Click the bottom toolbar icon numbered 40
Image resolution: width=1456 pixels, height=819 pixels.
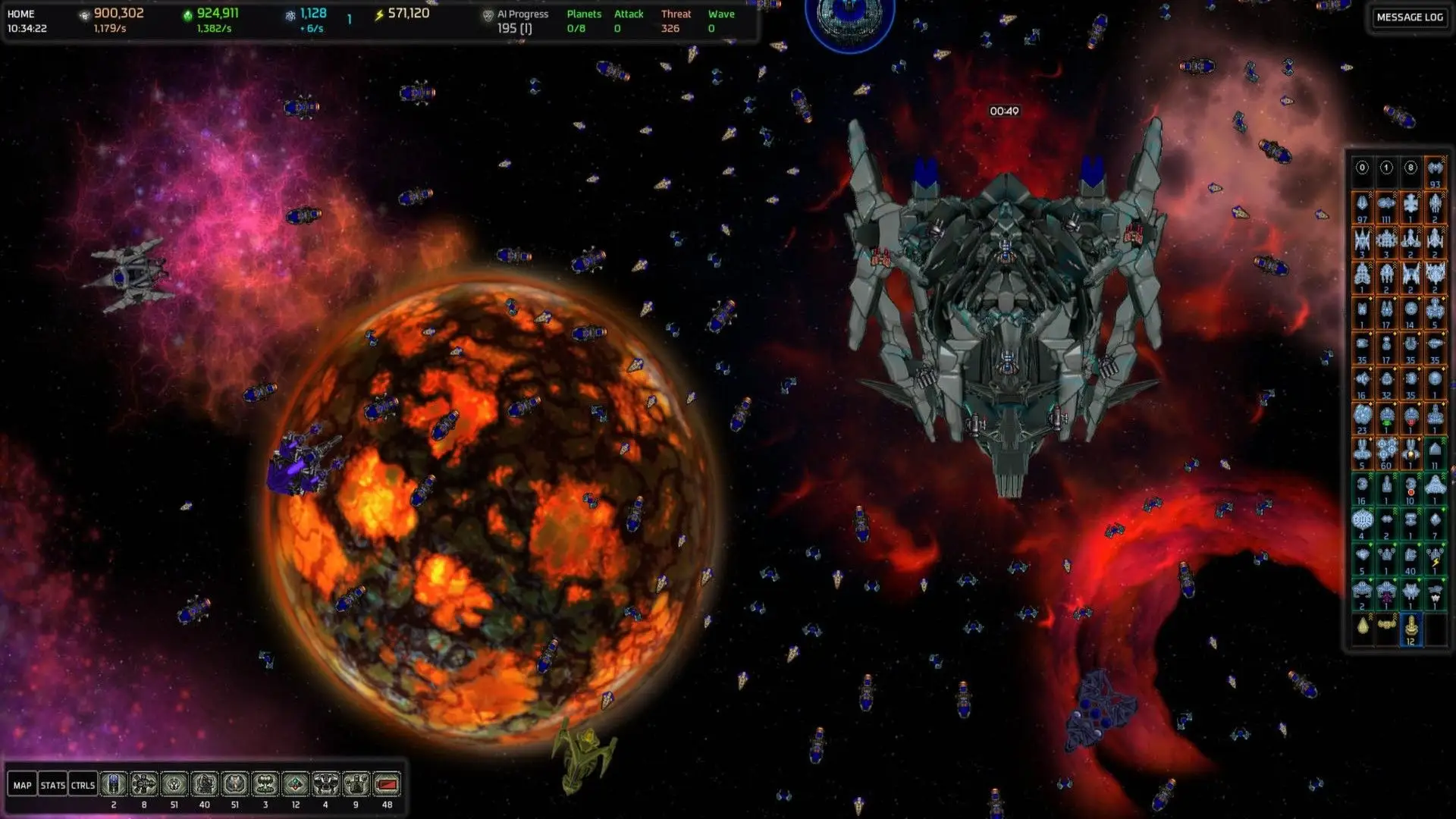click(205, 784)
